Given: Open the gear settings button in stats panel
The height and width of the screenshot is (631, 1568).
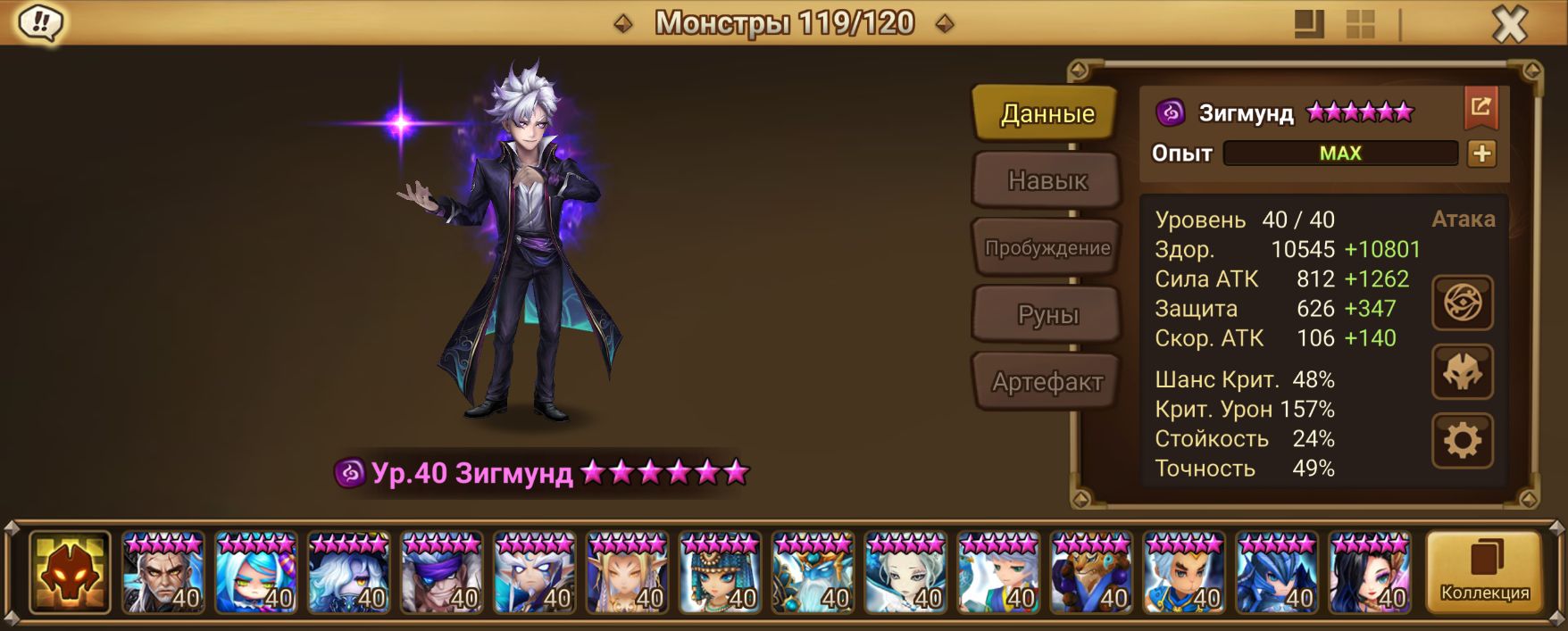Looking at the screenshot, I should coord(1462,441).
